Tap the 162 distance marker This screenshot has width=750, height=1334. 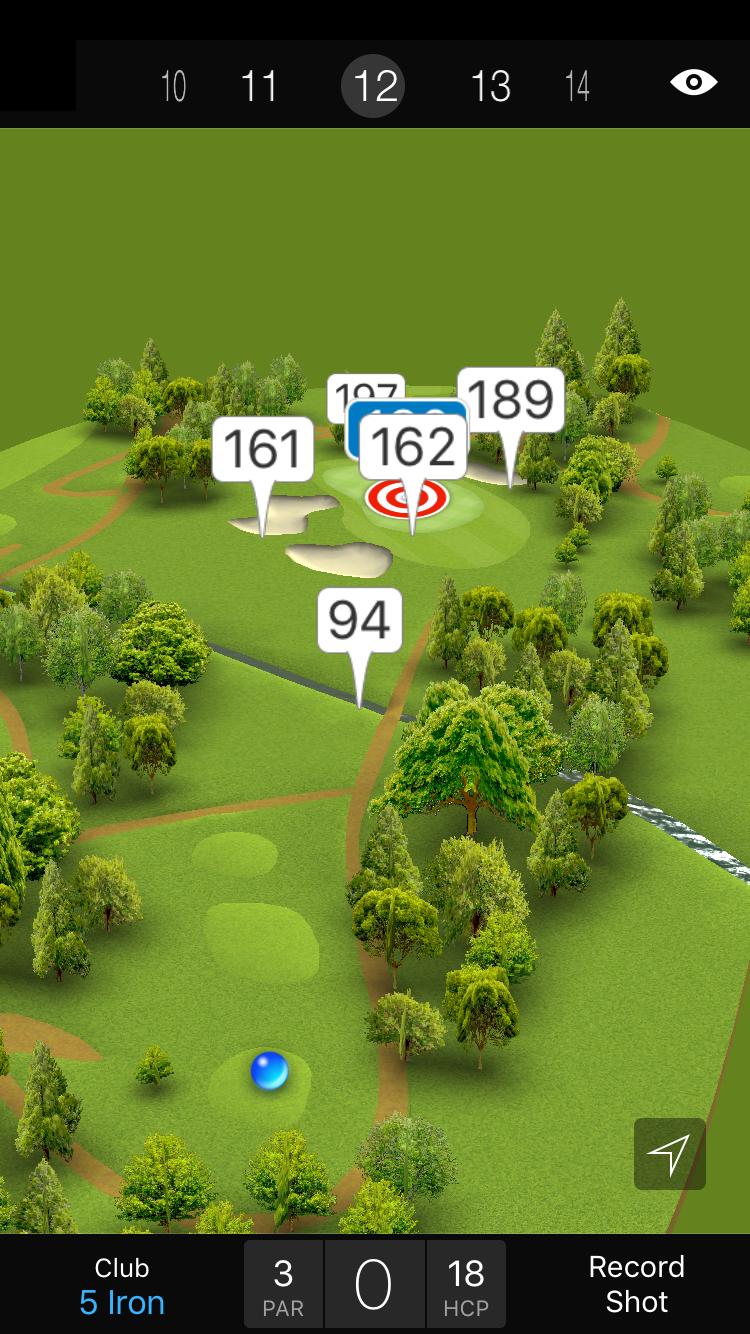pos(413,447)
